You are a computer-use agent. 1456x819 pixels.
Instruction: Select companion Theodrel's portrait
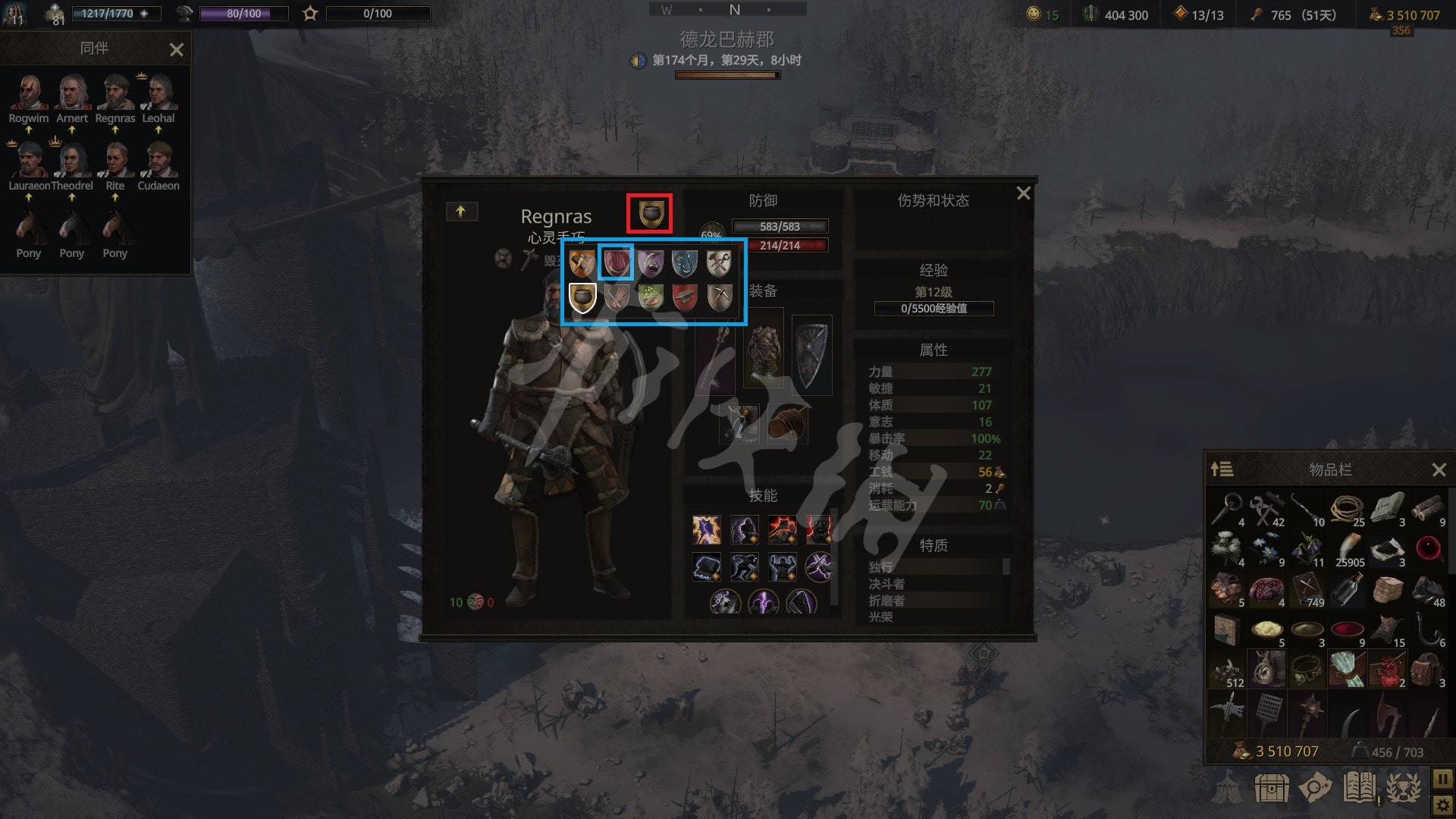pos(71,161)
